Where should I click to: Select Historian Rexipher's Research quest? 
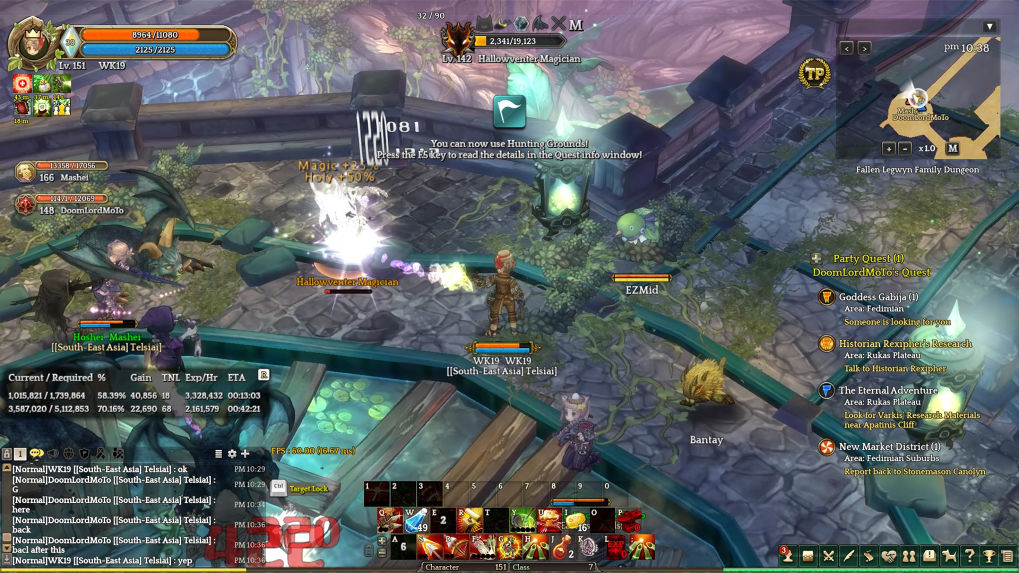pos(904,344)
